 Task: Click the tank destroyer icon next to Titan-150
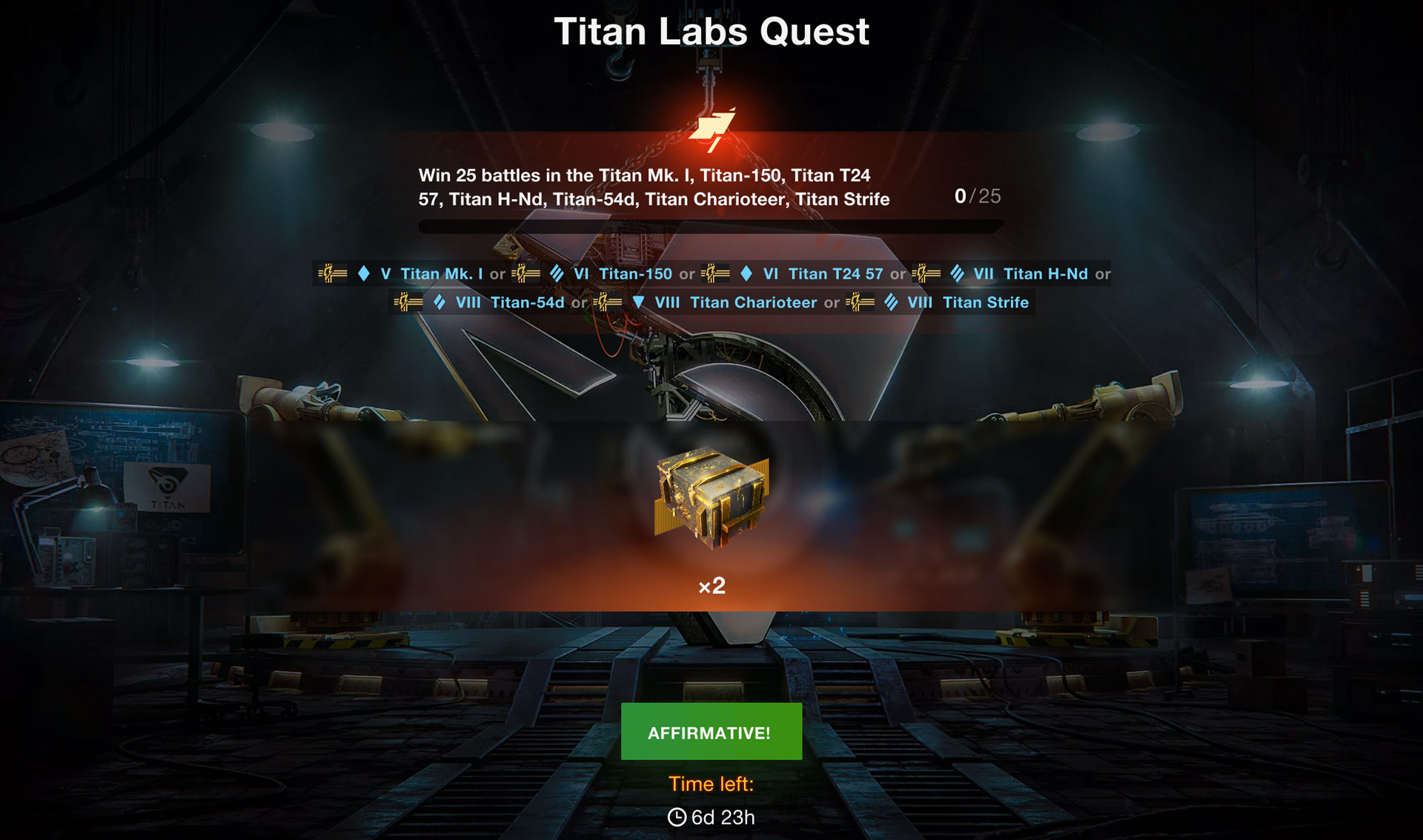tap(557, 273)
